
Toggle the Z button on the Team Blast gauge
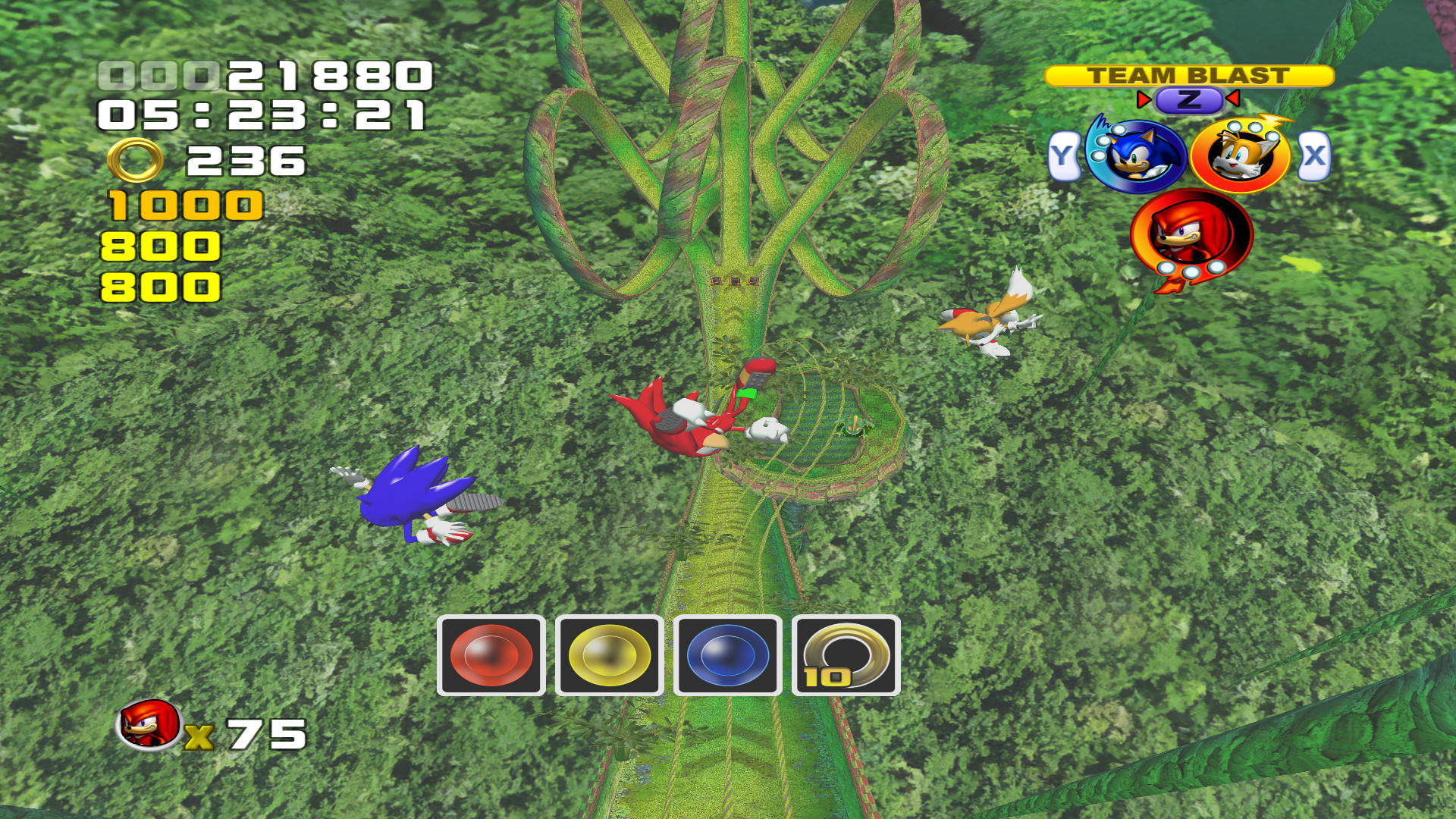pos(1187,99)
